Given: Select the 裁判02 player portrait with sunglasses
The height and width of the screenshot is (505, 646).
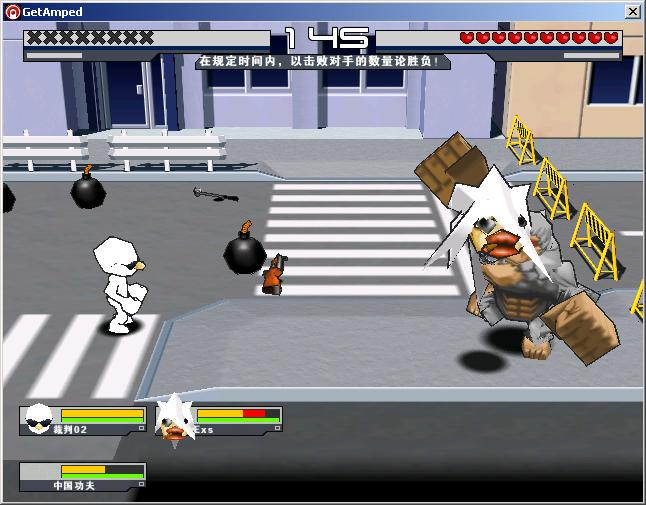Looking at the screenshot, I should (40, 418).
